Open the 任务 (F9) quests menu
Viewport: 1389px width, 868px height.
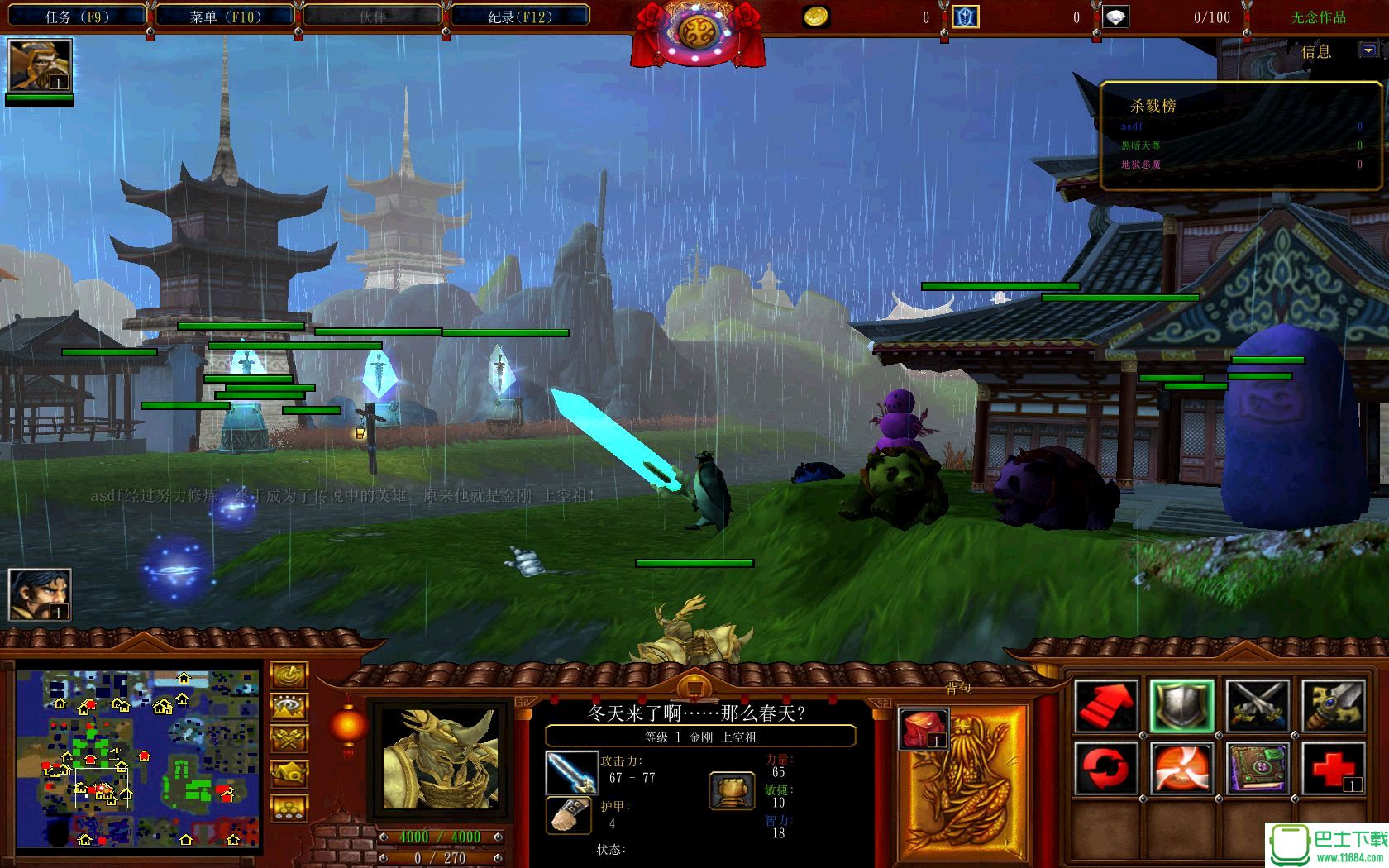(x=77, y=17)
